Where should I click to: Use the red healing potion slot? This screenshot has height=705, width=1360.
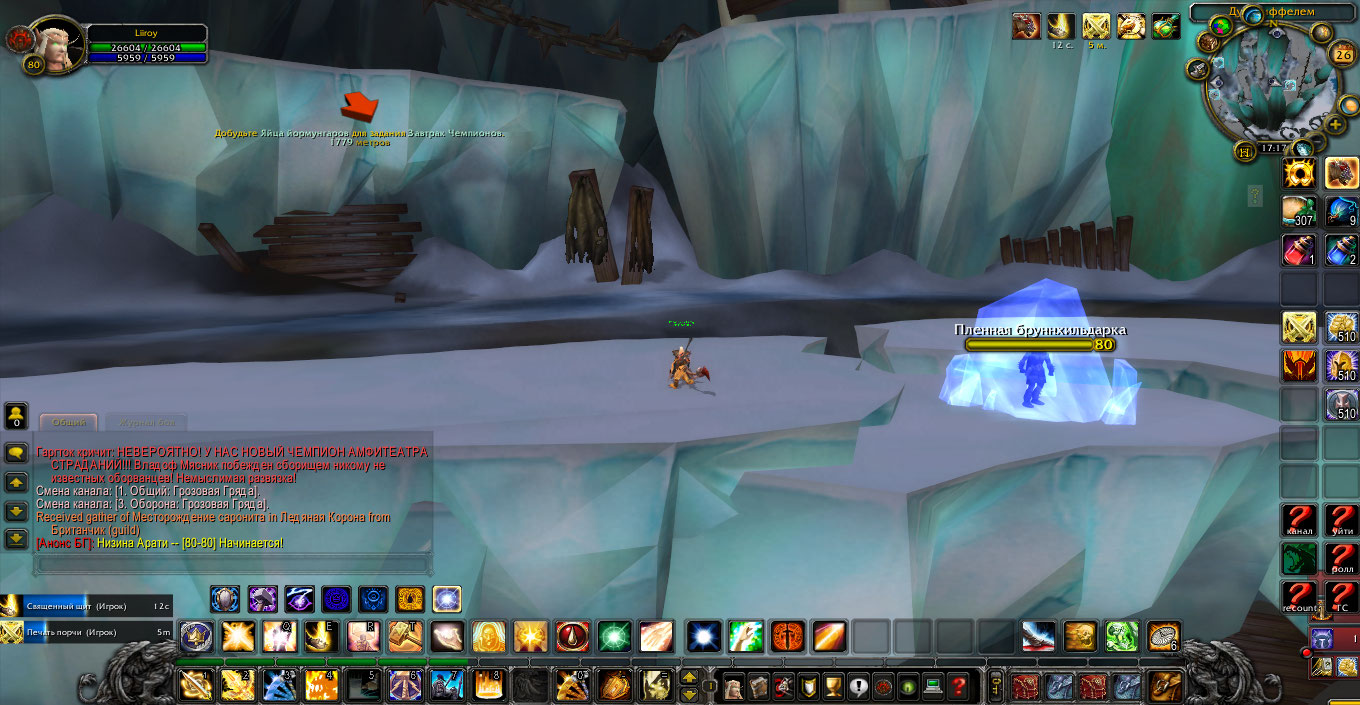pos(1300,250)
